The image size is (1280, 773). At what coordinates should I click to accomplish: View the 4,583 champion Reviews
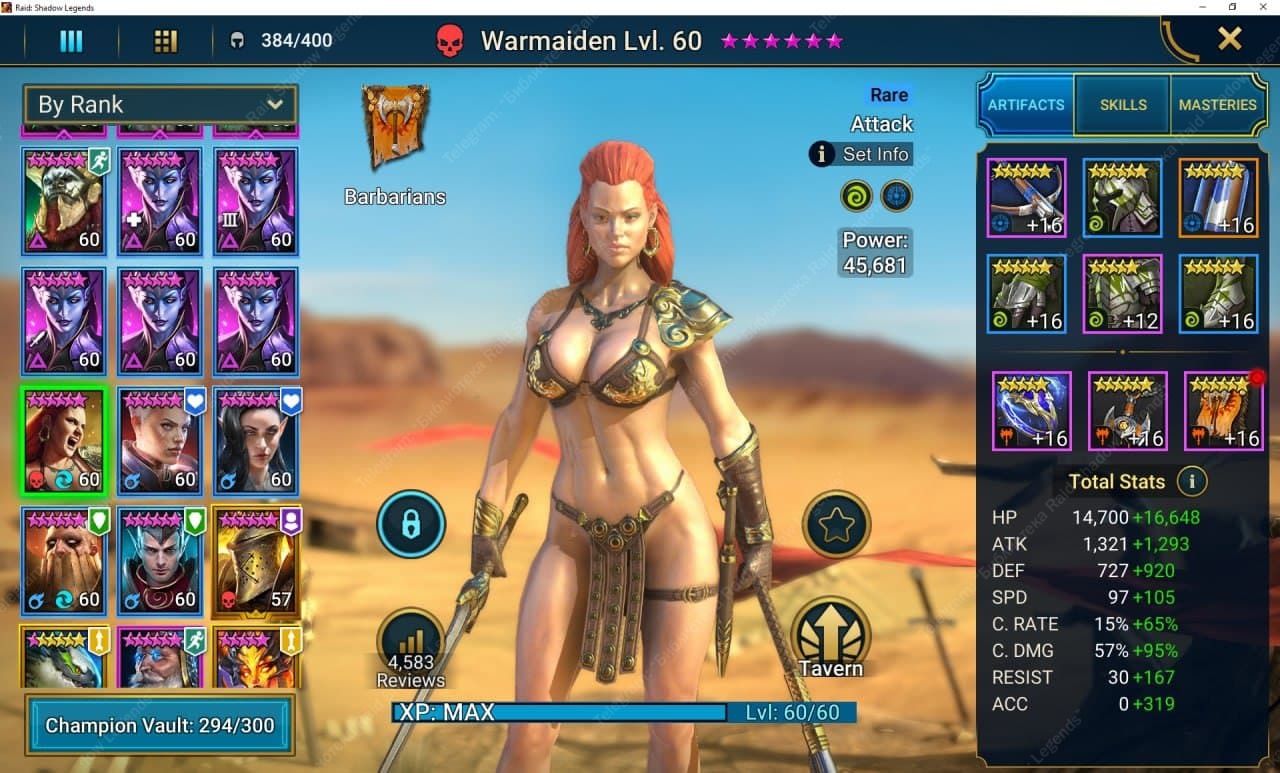[x=410, y=647]
